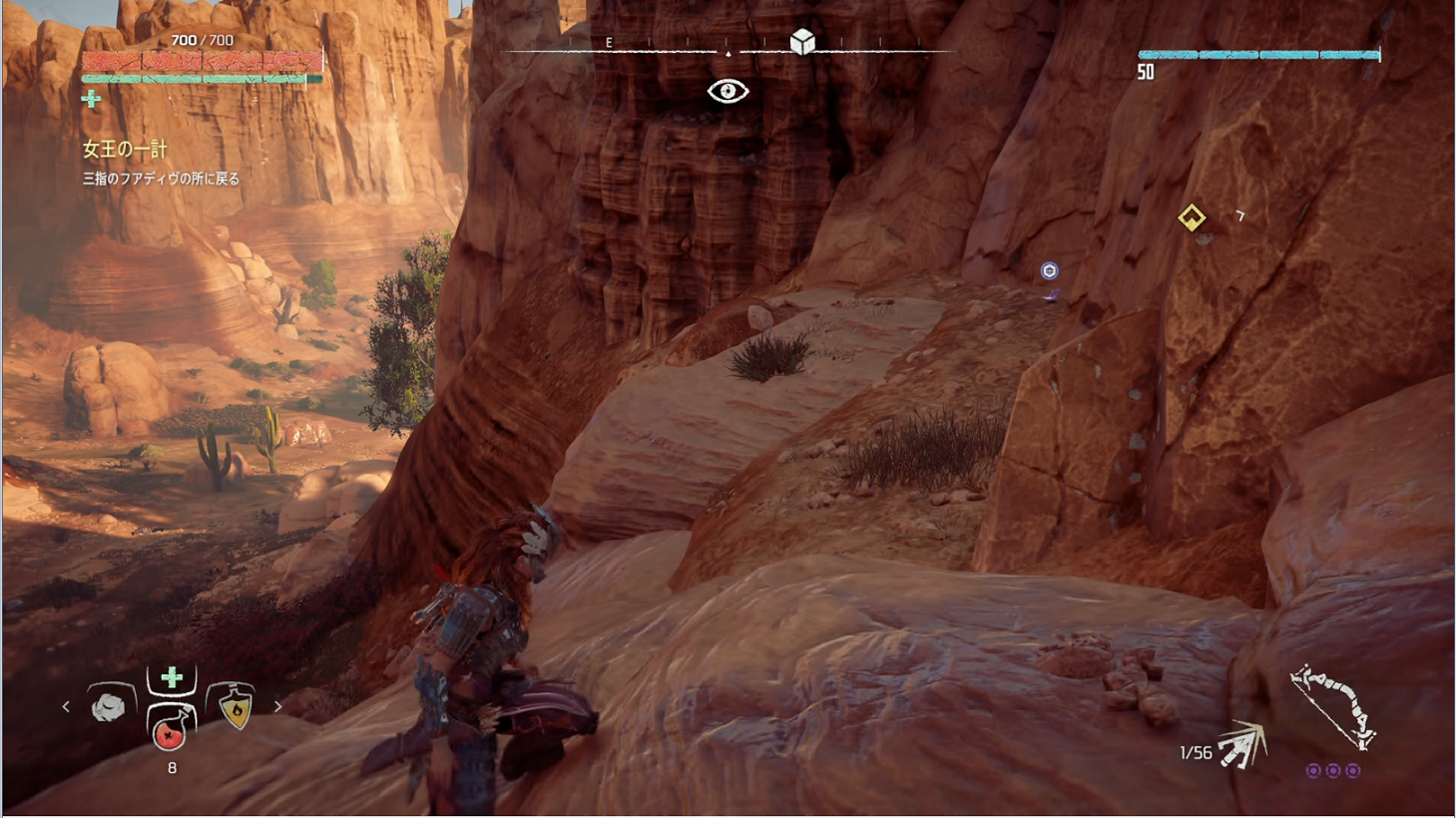This screenshot has height=818, width=1456.
Task: Click the compass bar's E heading
Action: [609, 43]
